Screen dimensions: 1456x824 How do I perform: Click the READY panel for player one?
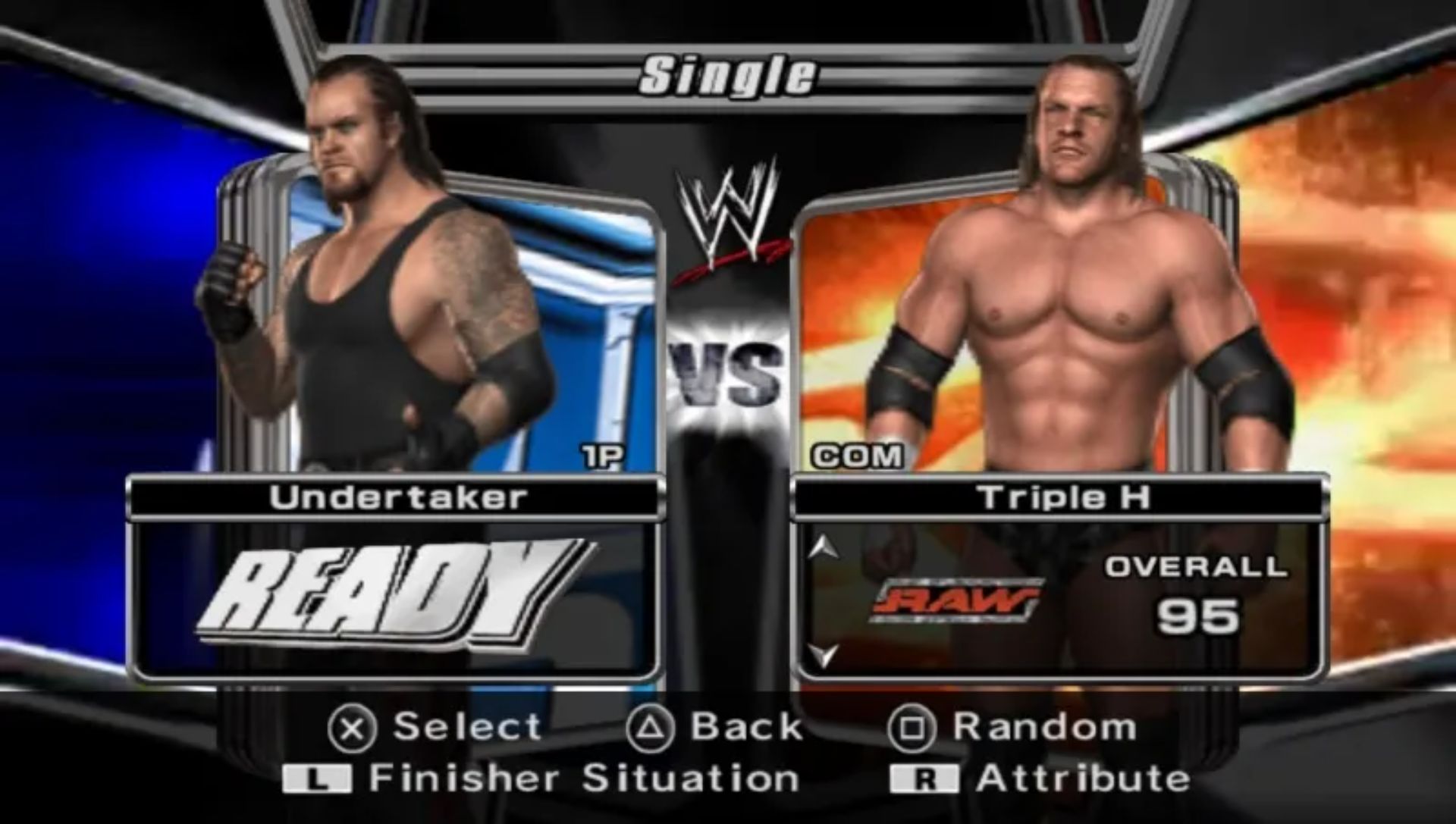[x=394, y=600]
